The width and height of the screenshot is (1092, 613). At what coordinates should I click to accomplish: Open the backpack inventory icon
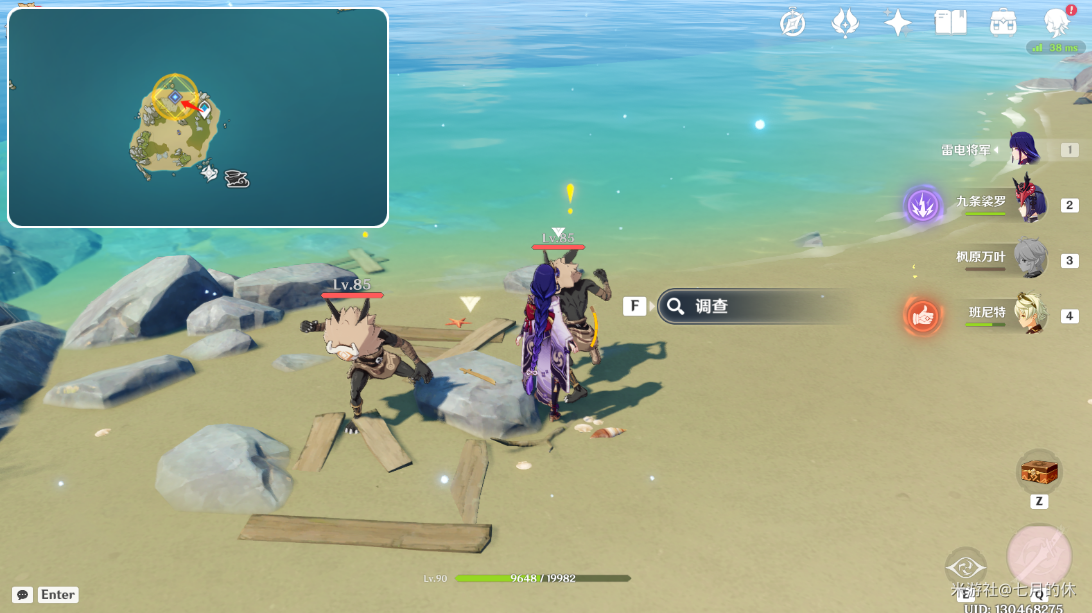[1003, 22]
